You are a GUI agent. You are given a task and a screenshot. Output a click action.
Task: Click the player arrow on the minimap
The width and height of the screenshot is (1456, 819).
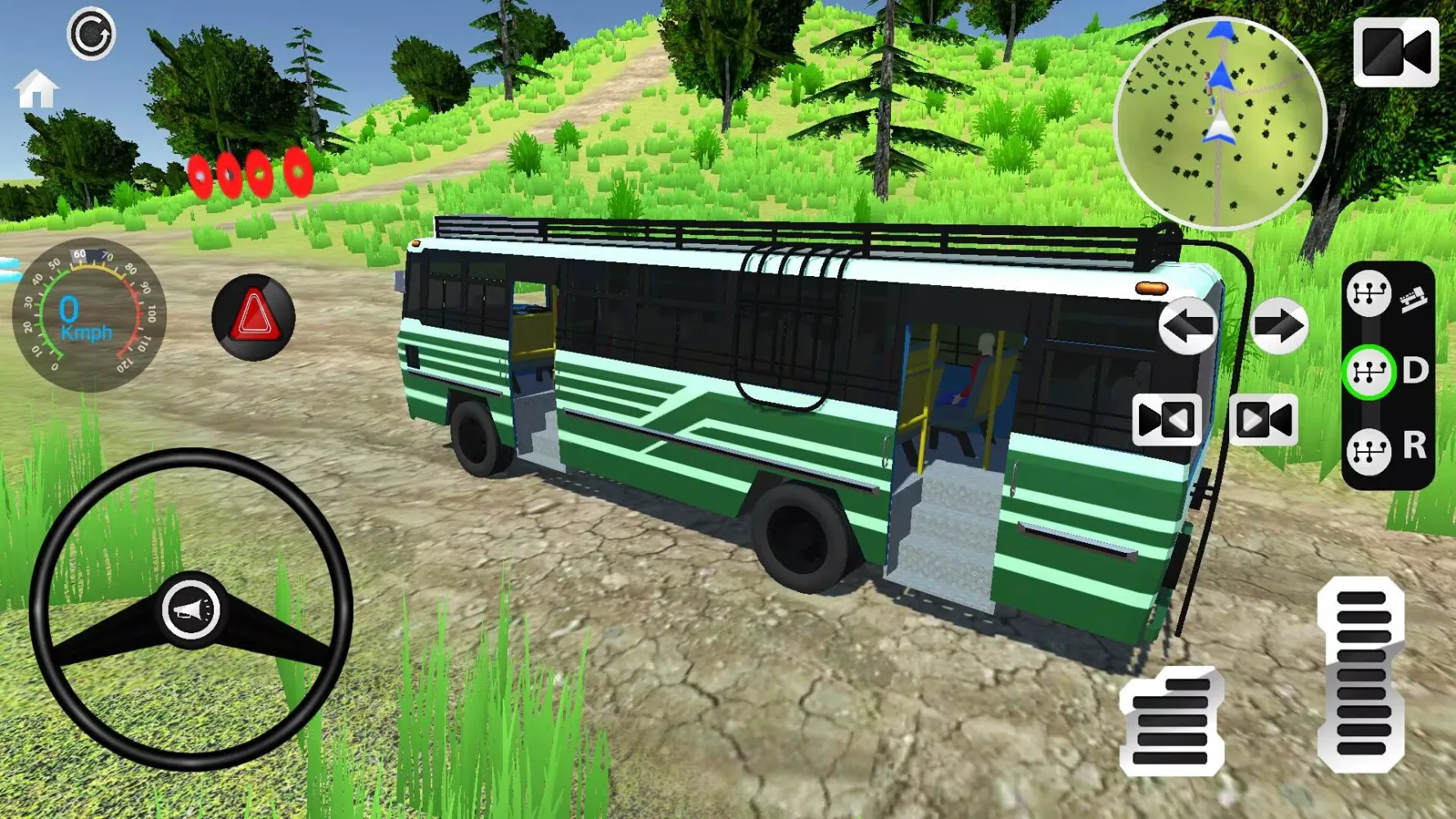click(x=1218, y=124)
